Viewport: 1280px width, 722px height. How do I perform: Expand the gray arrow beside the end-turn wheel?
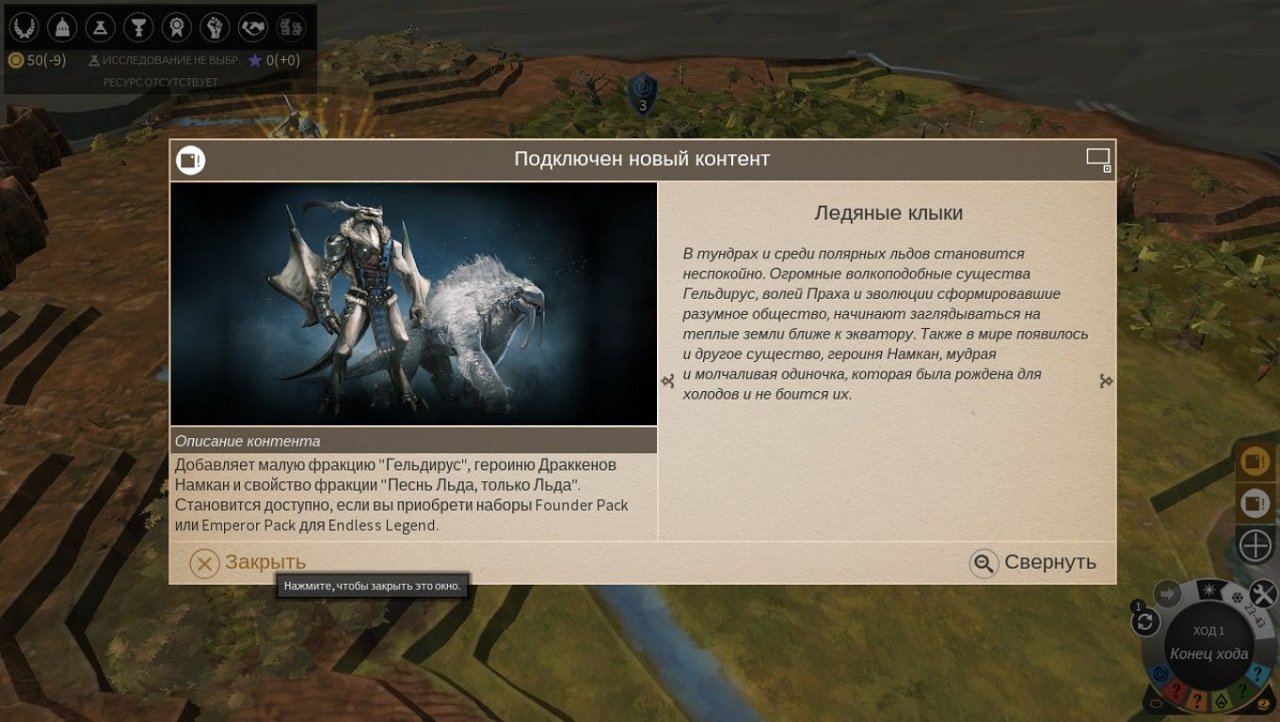[1167, 594]
